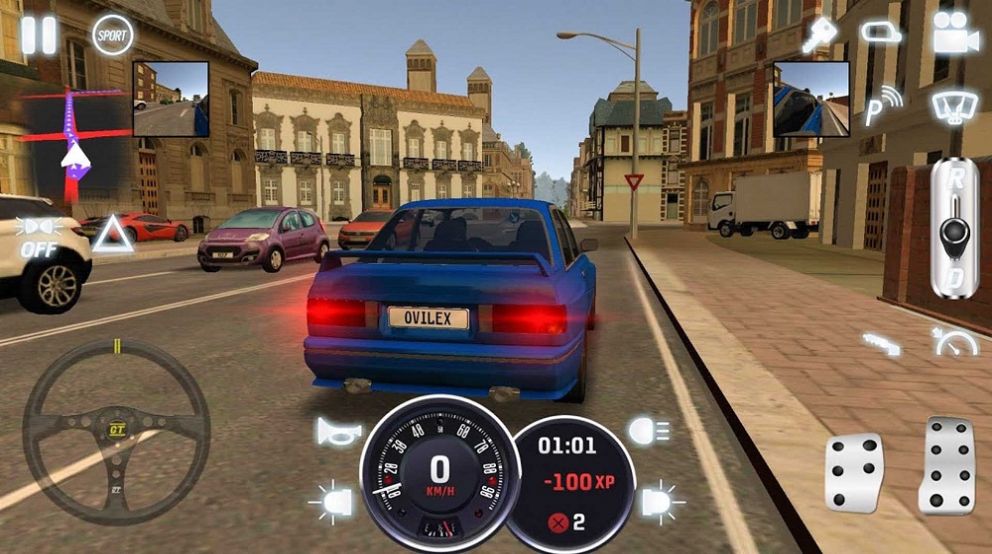Switch camera view with the camera icon

pyautogui.click(x=954, y=34)
